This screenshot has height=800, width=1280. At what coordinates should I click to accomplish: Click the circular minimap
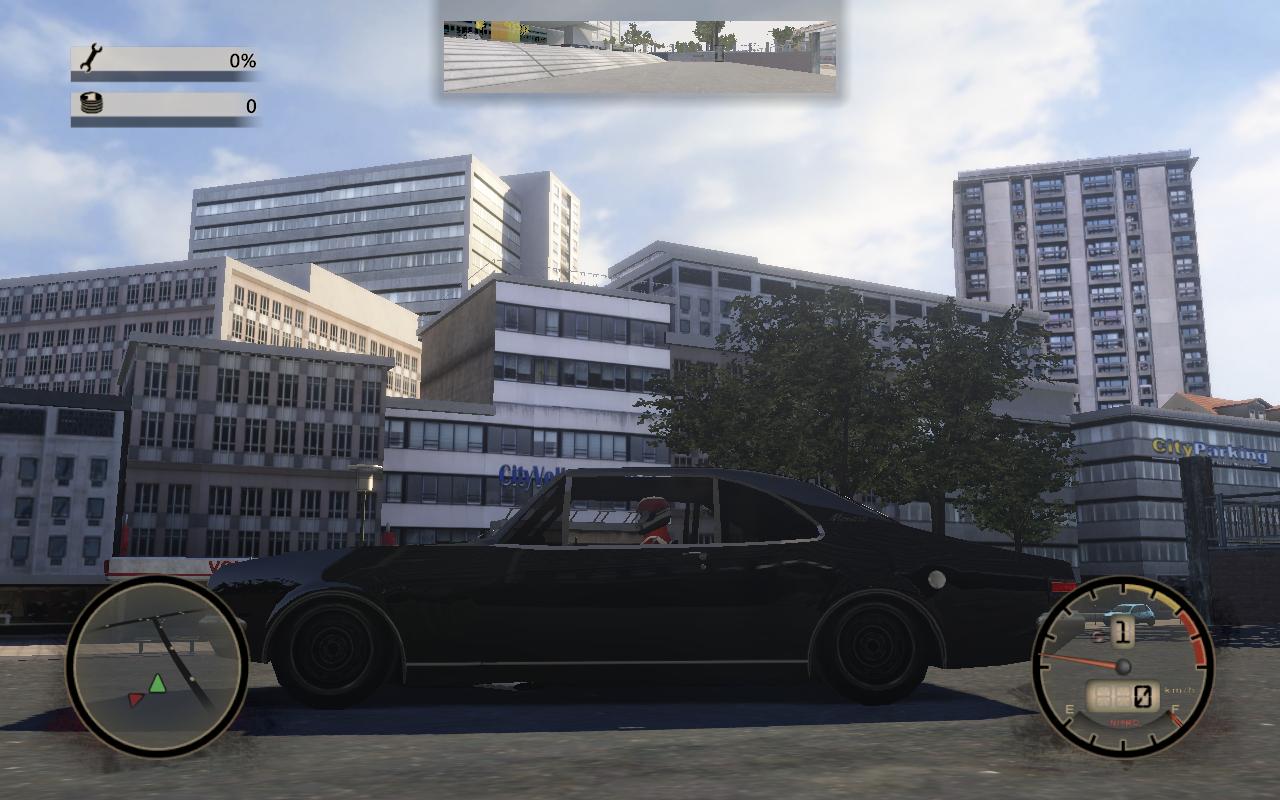tap(157, 666)
